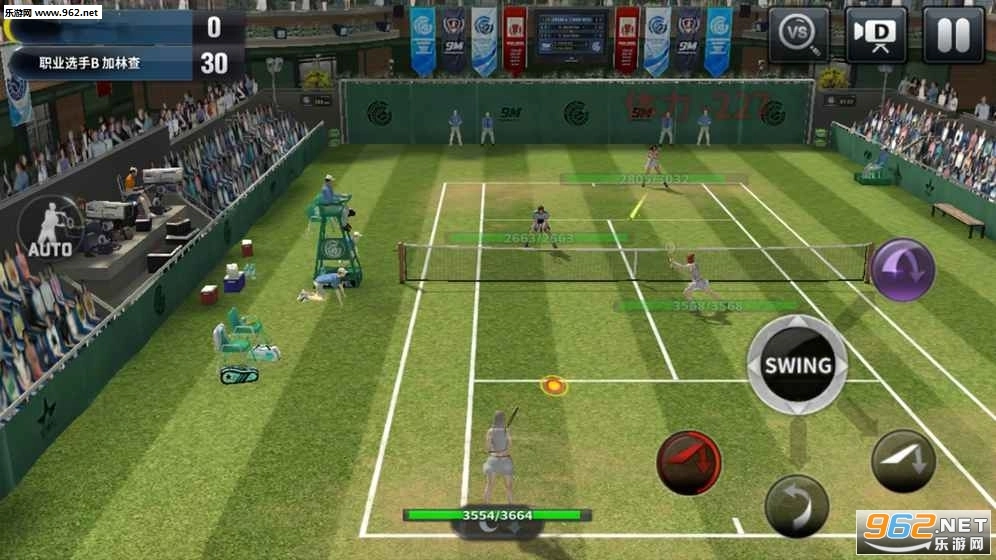The image size is (996, 560).
Task: Activate the purple curved-arrow shot button
Action: pyautogui.click(x=902, y=270)
